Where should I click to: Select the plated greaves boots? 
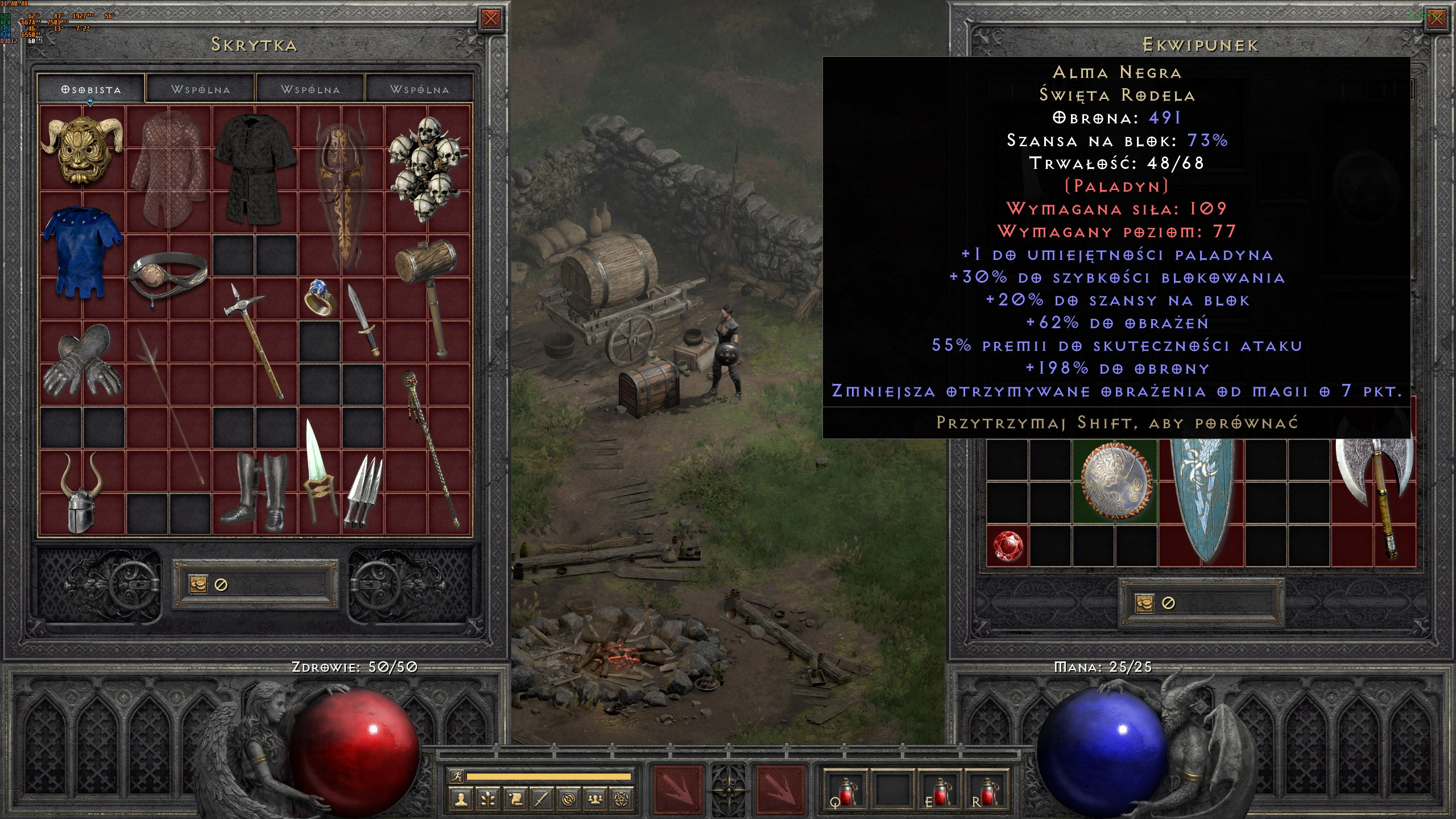[255, 493]
